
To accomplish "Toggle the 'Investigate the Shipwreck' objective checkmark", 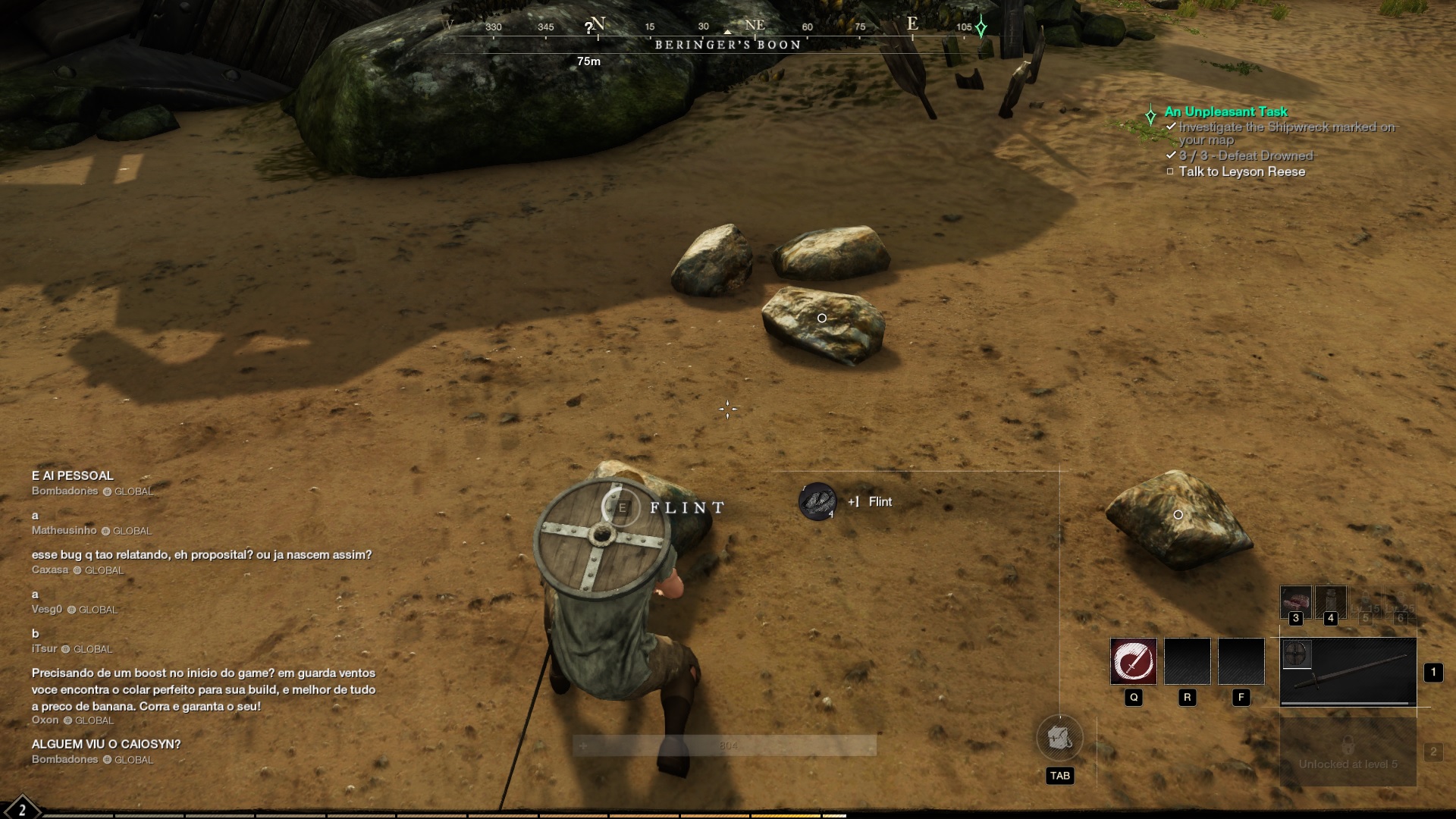I will [x=1171, y=127].
